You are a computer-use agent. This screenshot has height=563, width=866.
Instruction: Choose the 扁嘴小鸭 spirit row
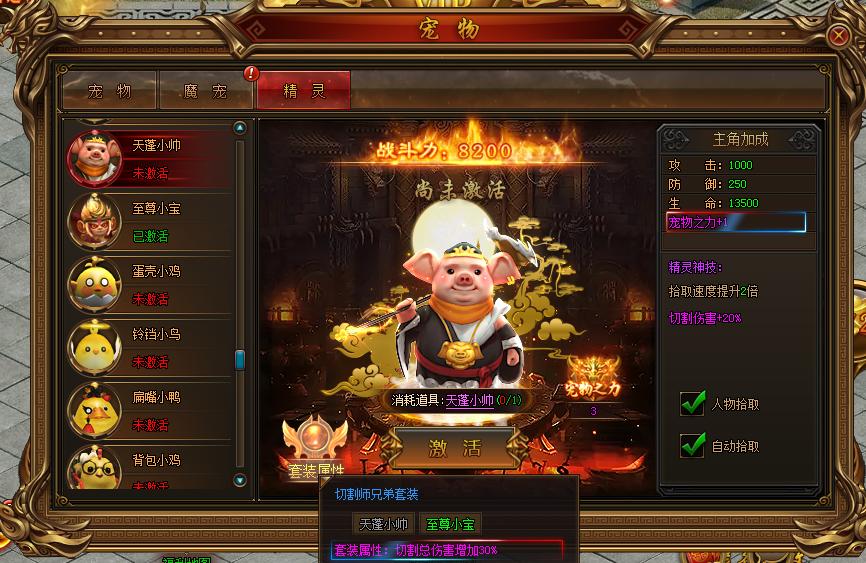[150, 410]
